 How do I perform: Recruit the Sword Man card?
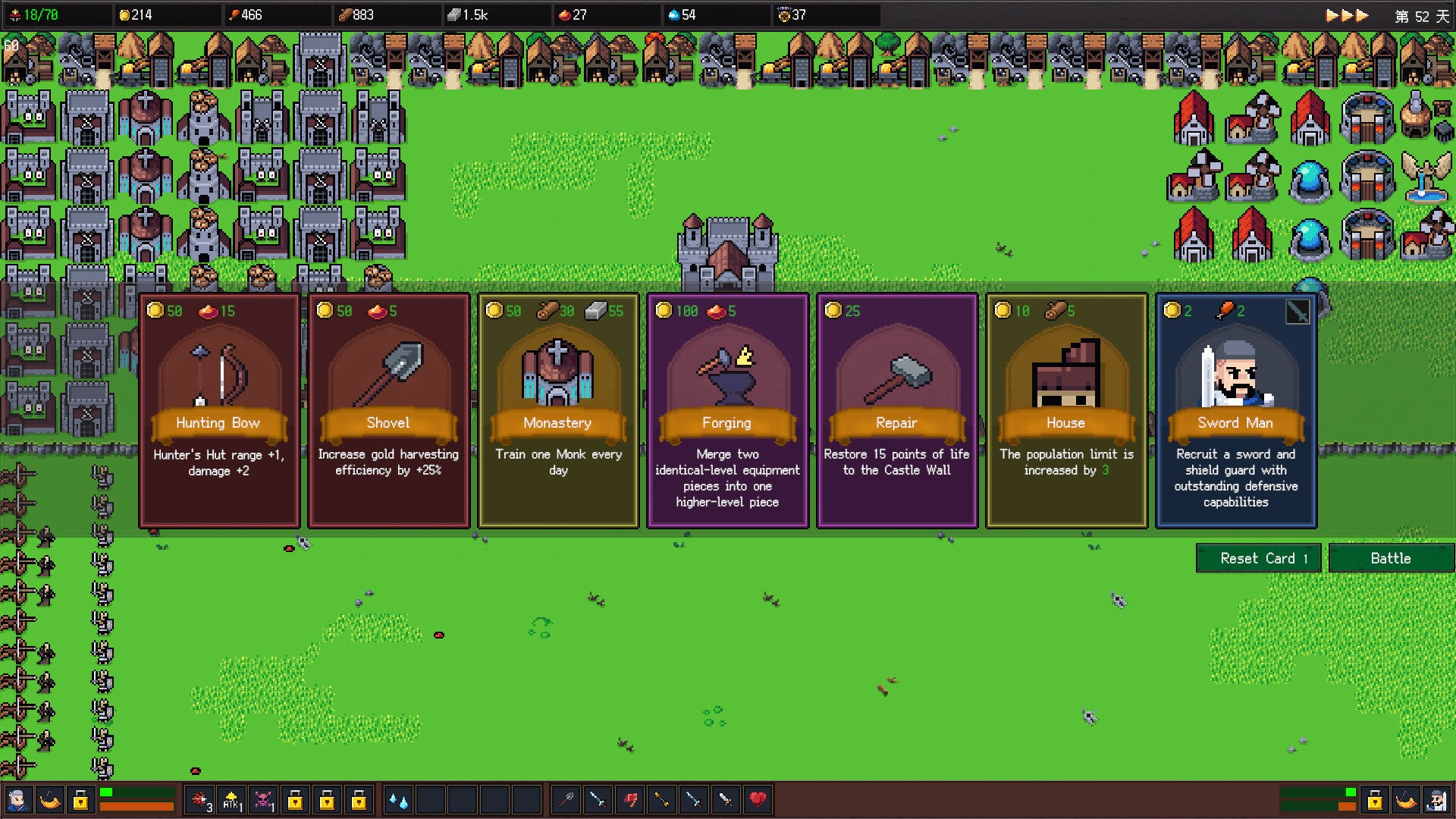(x=1236, y=410)
